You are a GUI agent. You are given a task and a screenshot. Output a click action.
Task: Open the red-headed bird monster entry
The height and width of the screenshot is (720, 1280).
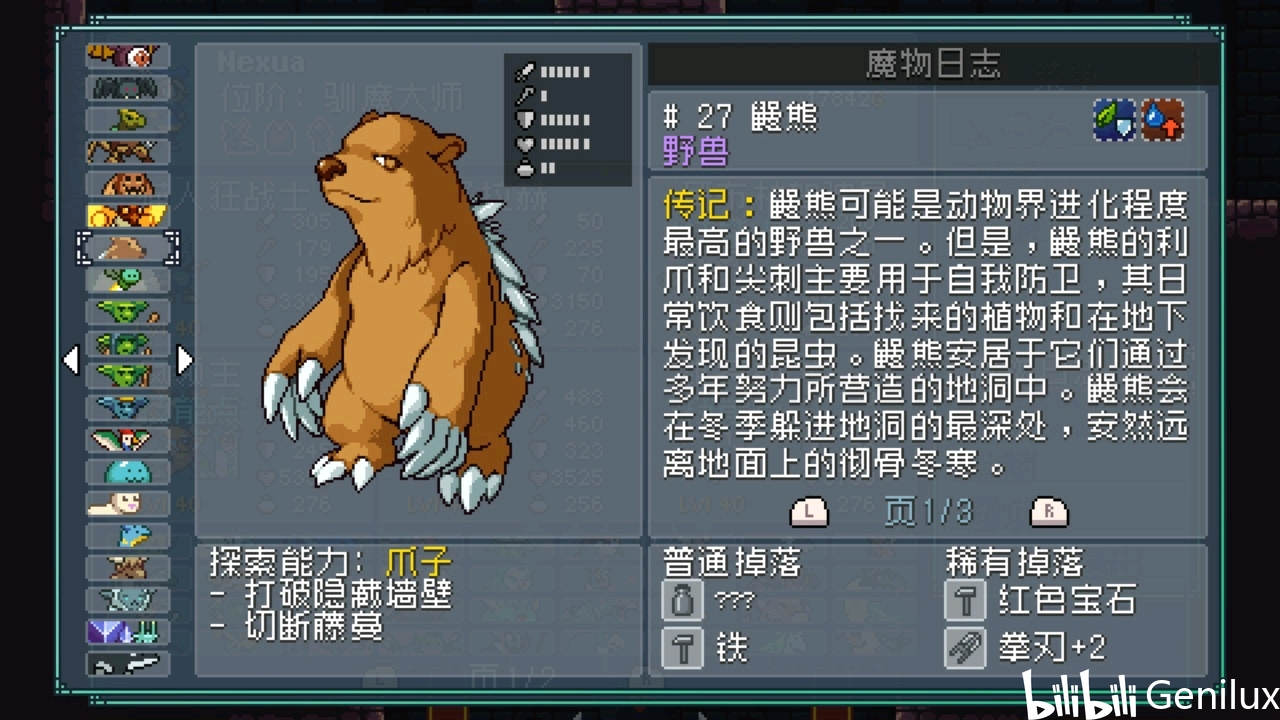pos(128,439)
